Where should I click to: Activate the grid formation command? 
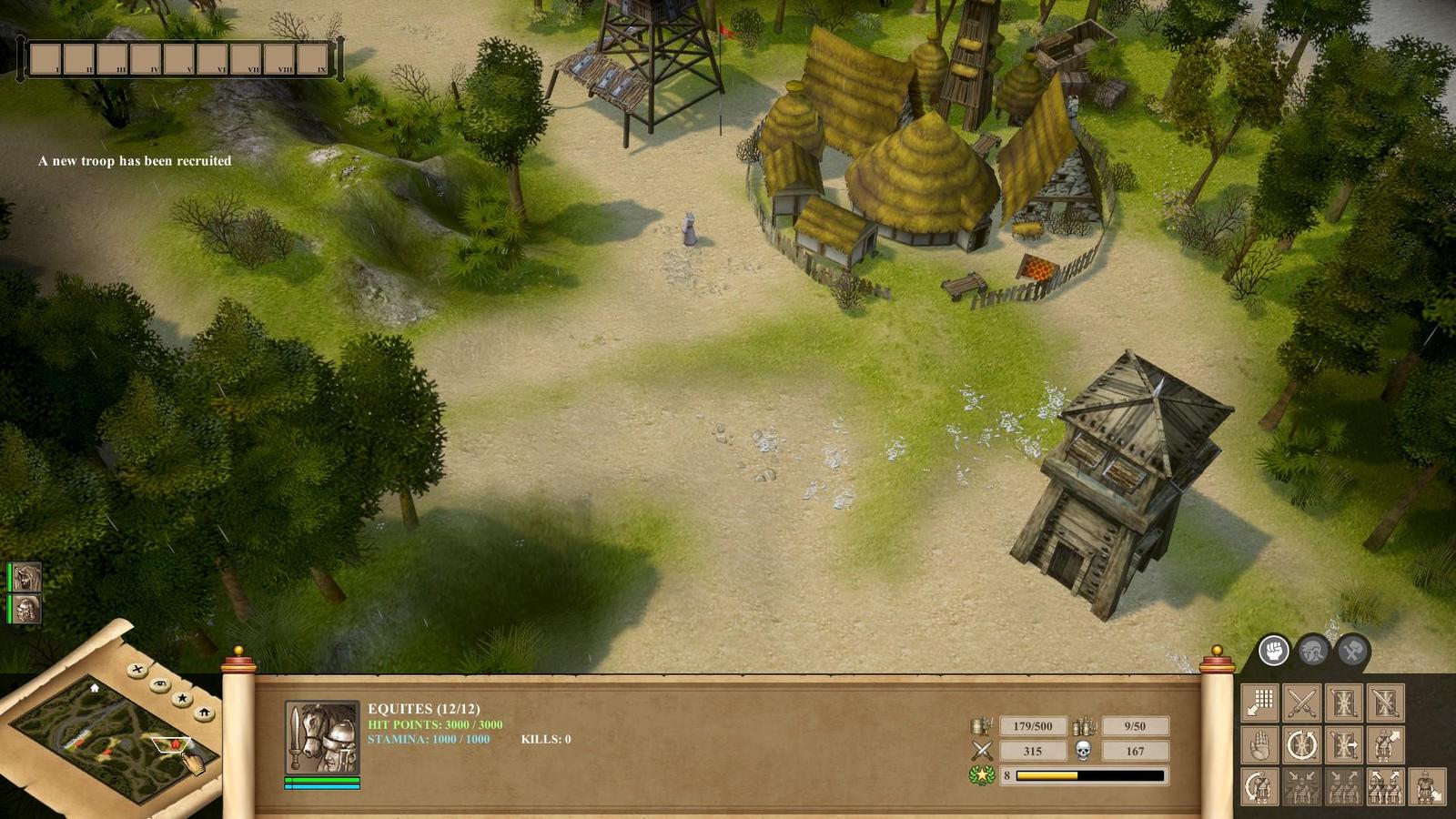point(1260,703)
